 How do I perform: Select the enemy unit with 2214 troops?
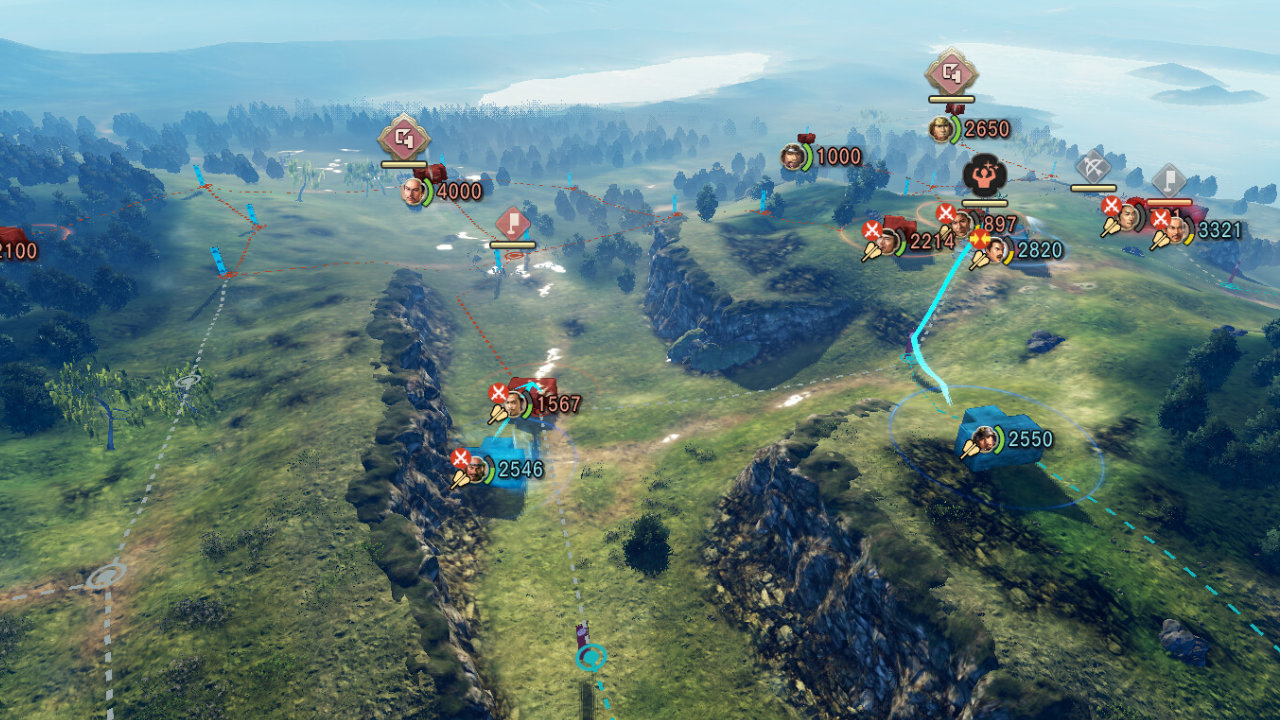pos(888,240)
